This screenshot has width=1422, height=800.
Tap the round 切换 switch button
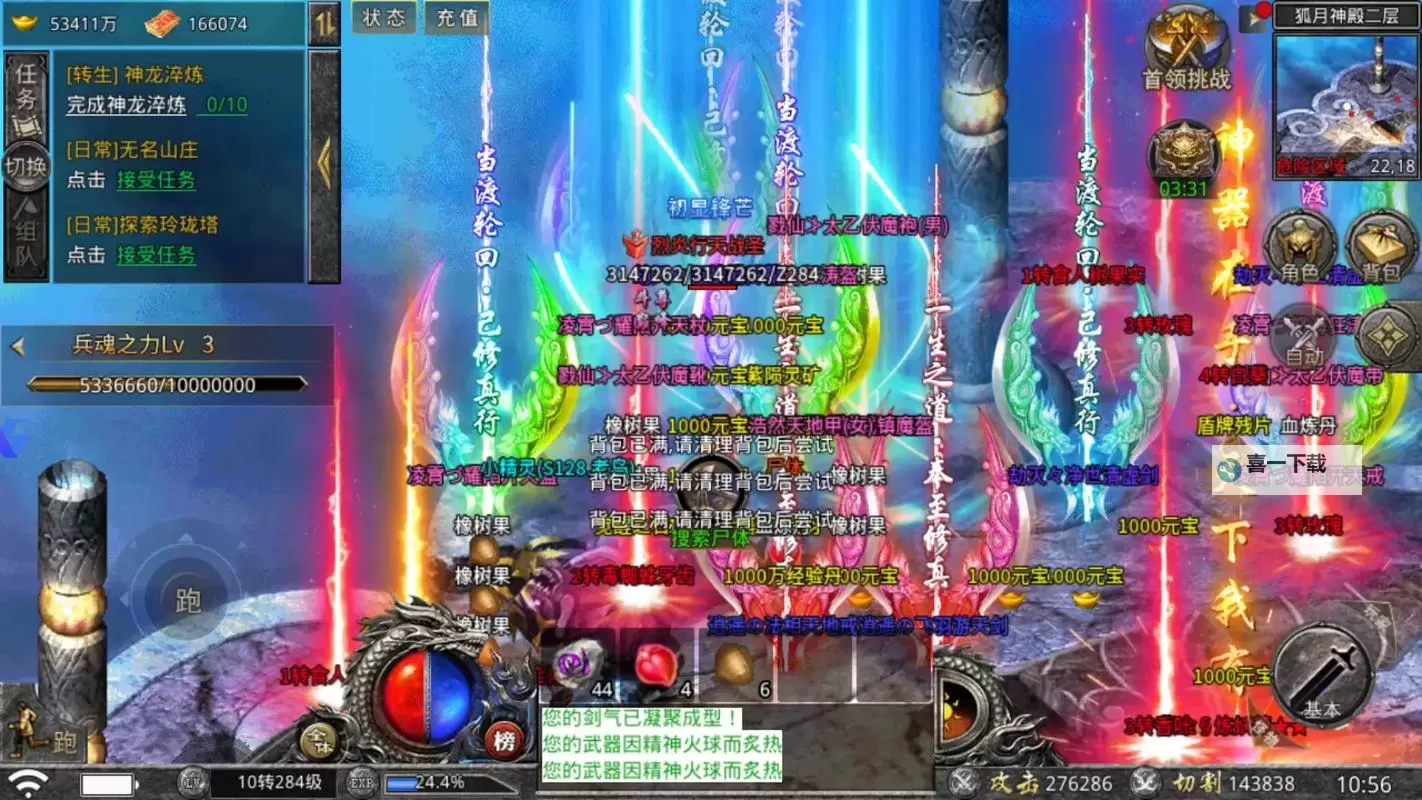point(26,166)
